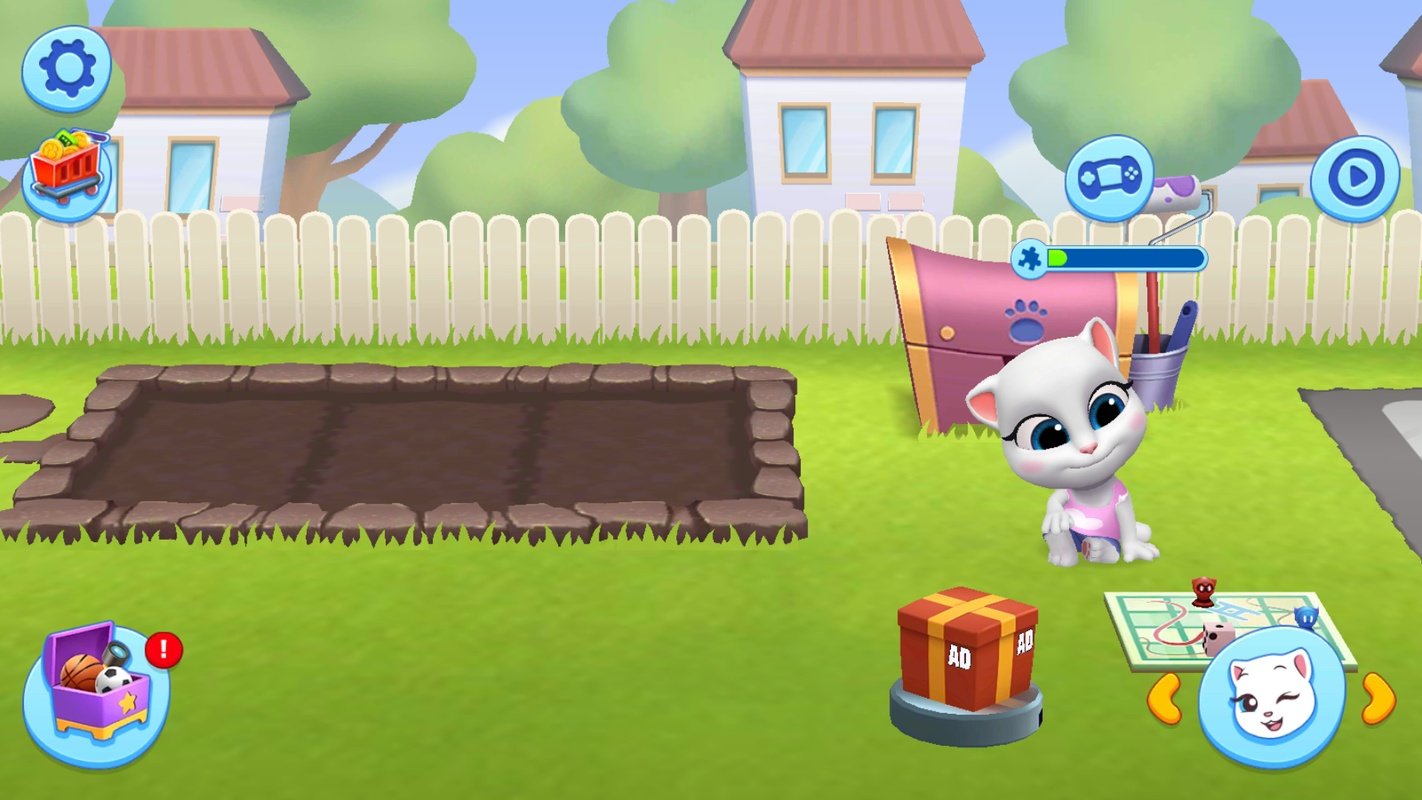1422x800 pixels.
Task: Tap the puzzle piece on the progress bar
Action: click(1027, 257)
